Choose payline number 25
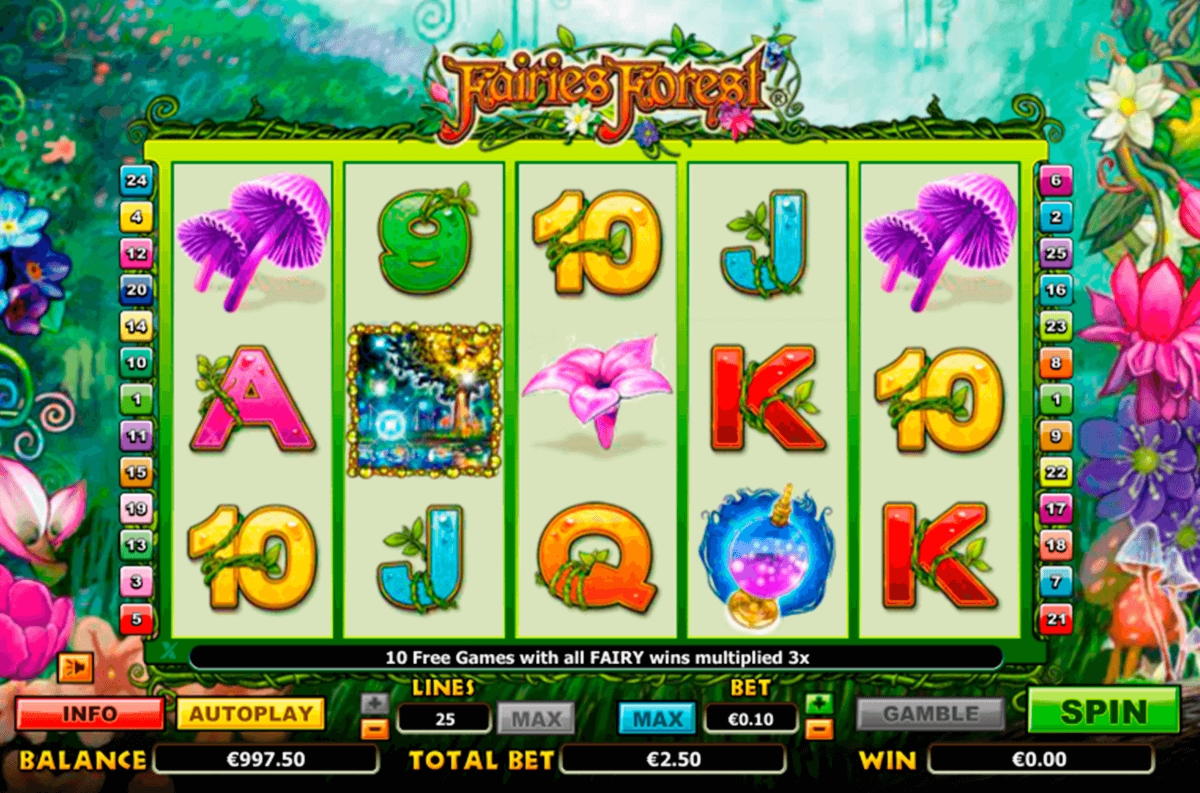 1056,253
